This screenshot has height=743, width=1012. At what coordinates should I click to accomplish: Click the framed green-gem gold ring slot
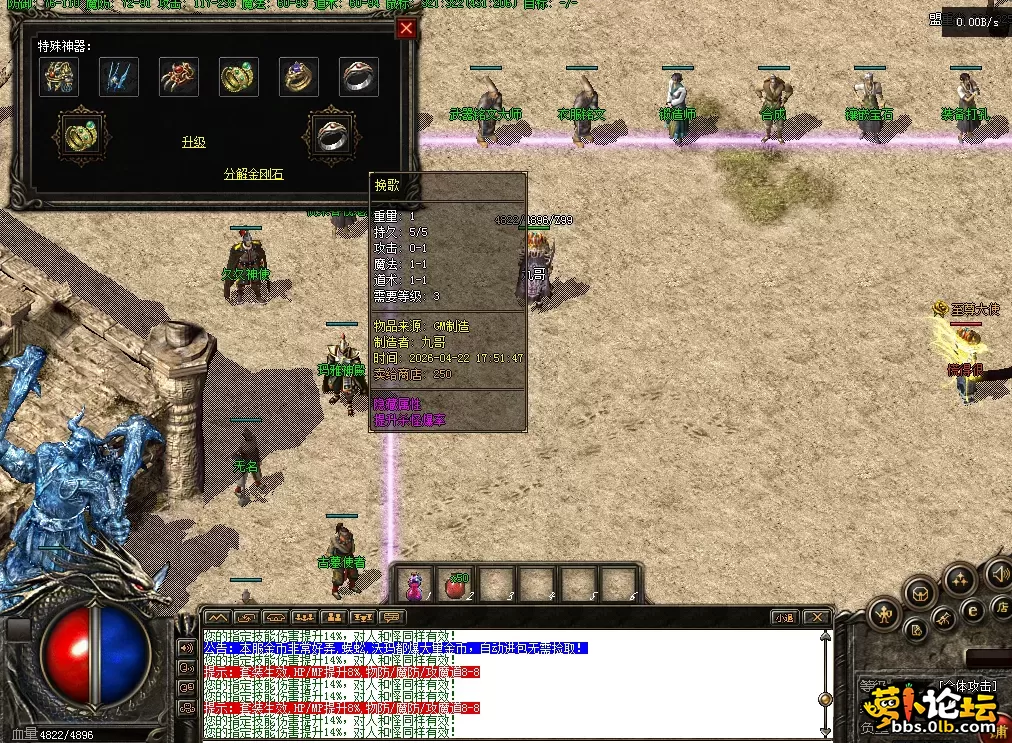[79, 133]
